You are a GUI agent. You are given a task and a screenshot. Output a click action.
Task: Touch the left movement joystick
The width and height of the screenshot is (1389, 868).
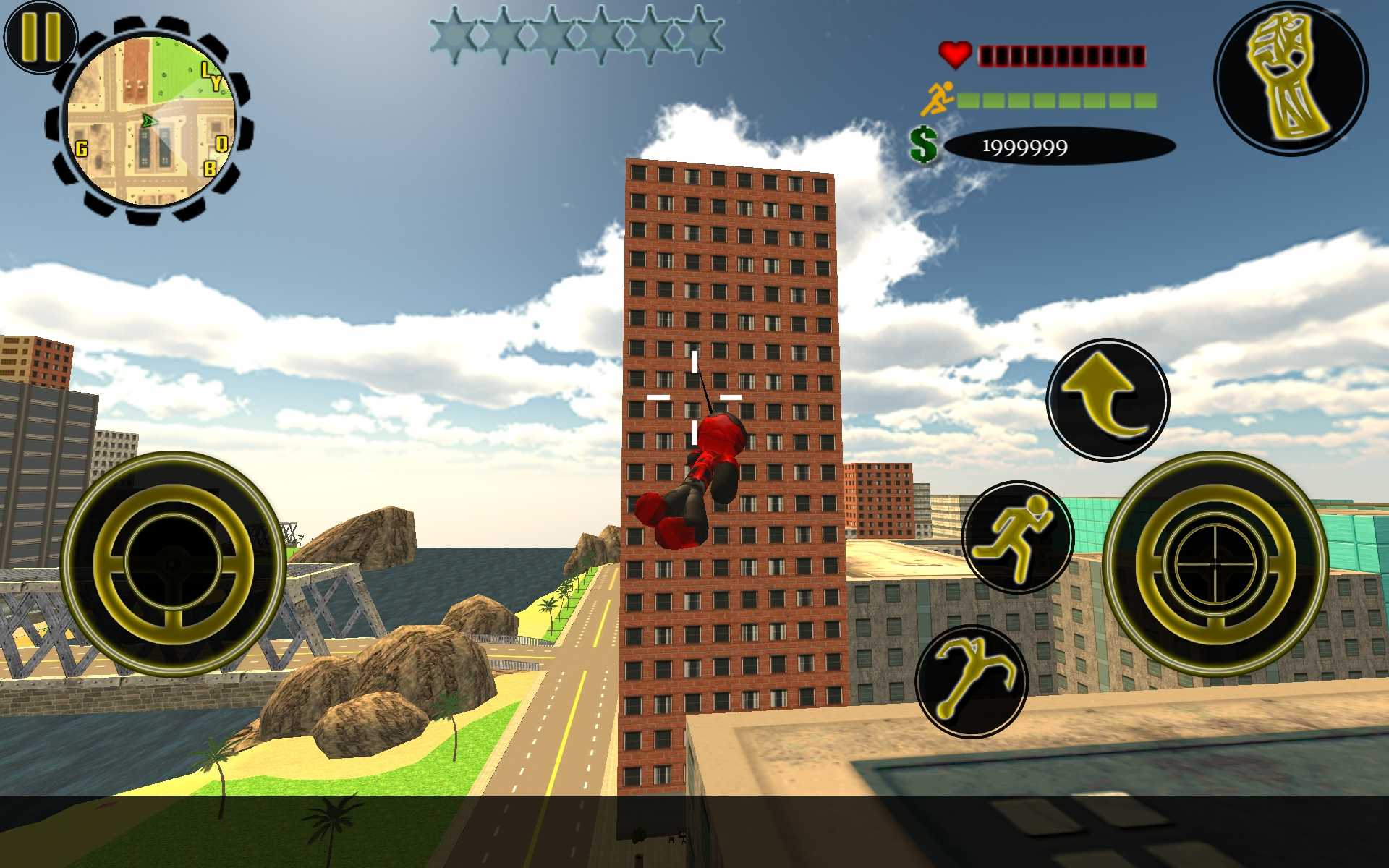pos(173,563)
